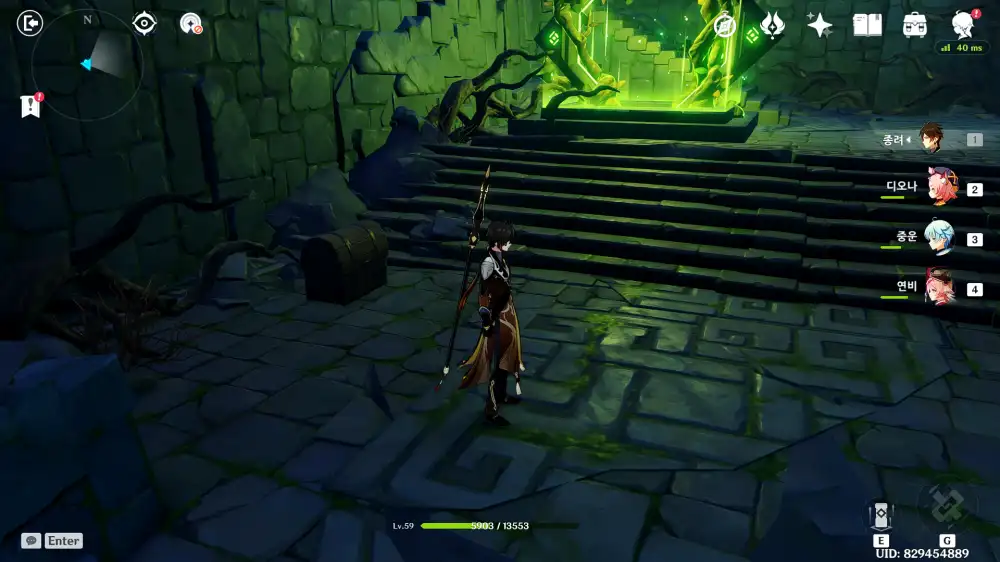
Task: Activate the stone pillar elemental skill
Action: tap(881, 514)
